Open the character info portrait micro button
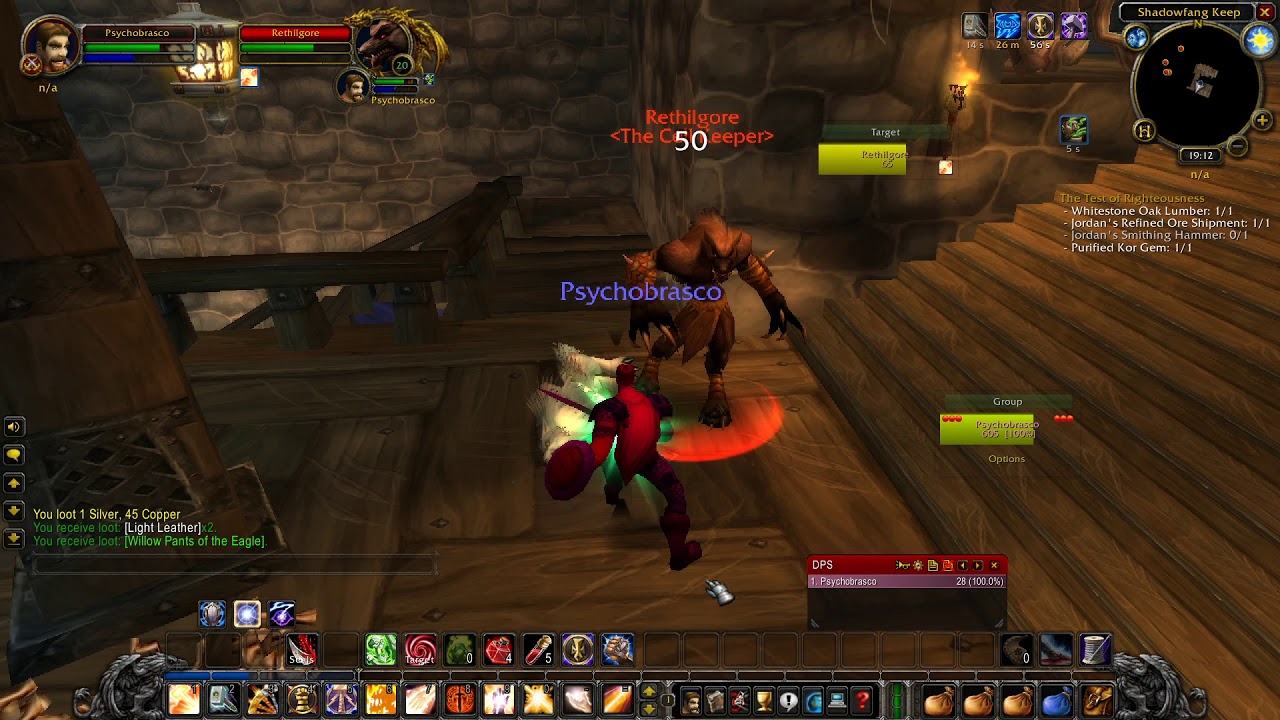Screen dimensions: 1280x720 point(691,700)
